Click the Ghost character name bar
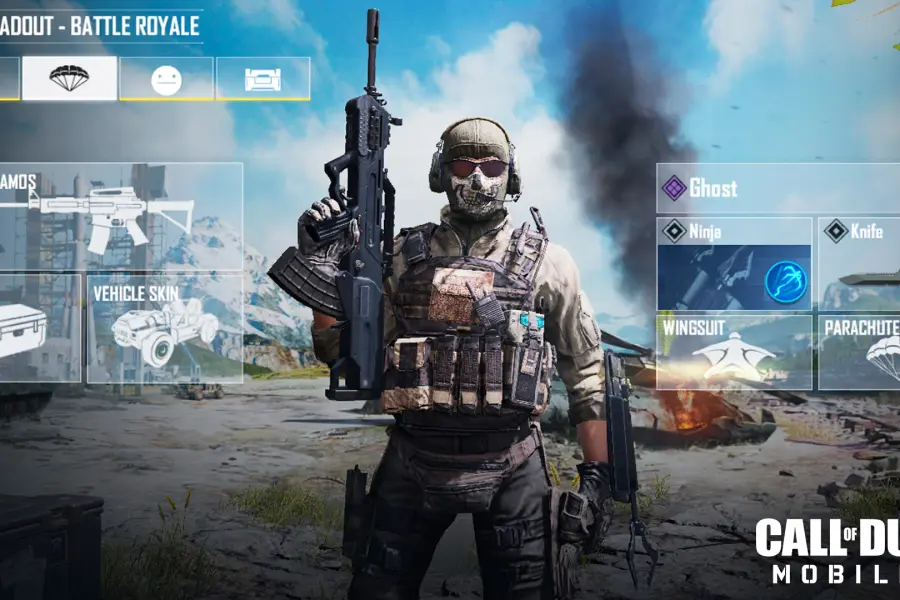Screen dimensions: 900x600 click(x=778, y=188)
